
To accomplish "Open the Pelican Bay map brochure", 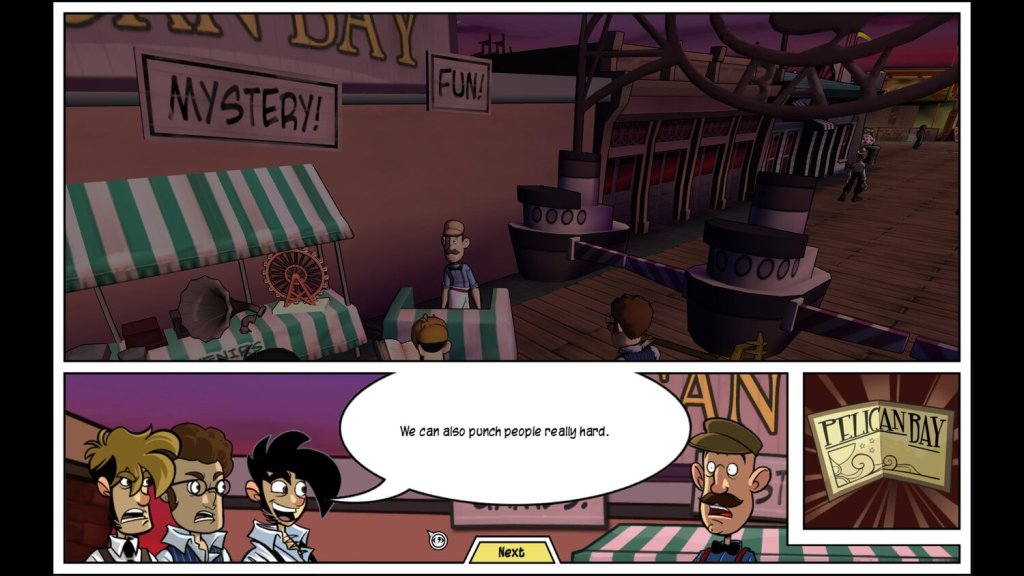I will (x=880, y=450).
